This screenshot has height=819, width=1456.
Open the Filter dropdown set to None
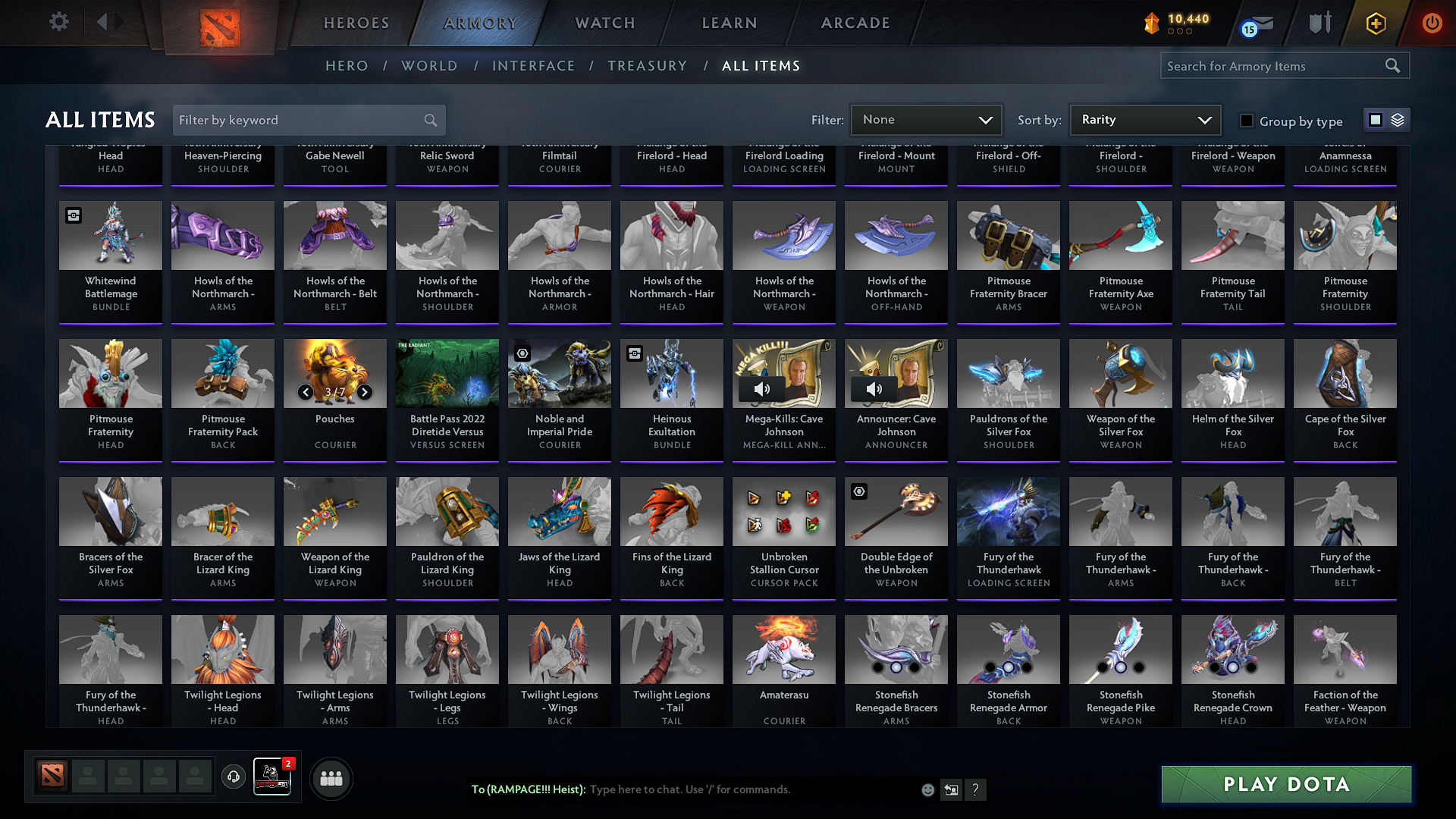click(926, 120)
